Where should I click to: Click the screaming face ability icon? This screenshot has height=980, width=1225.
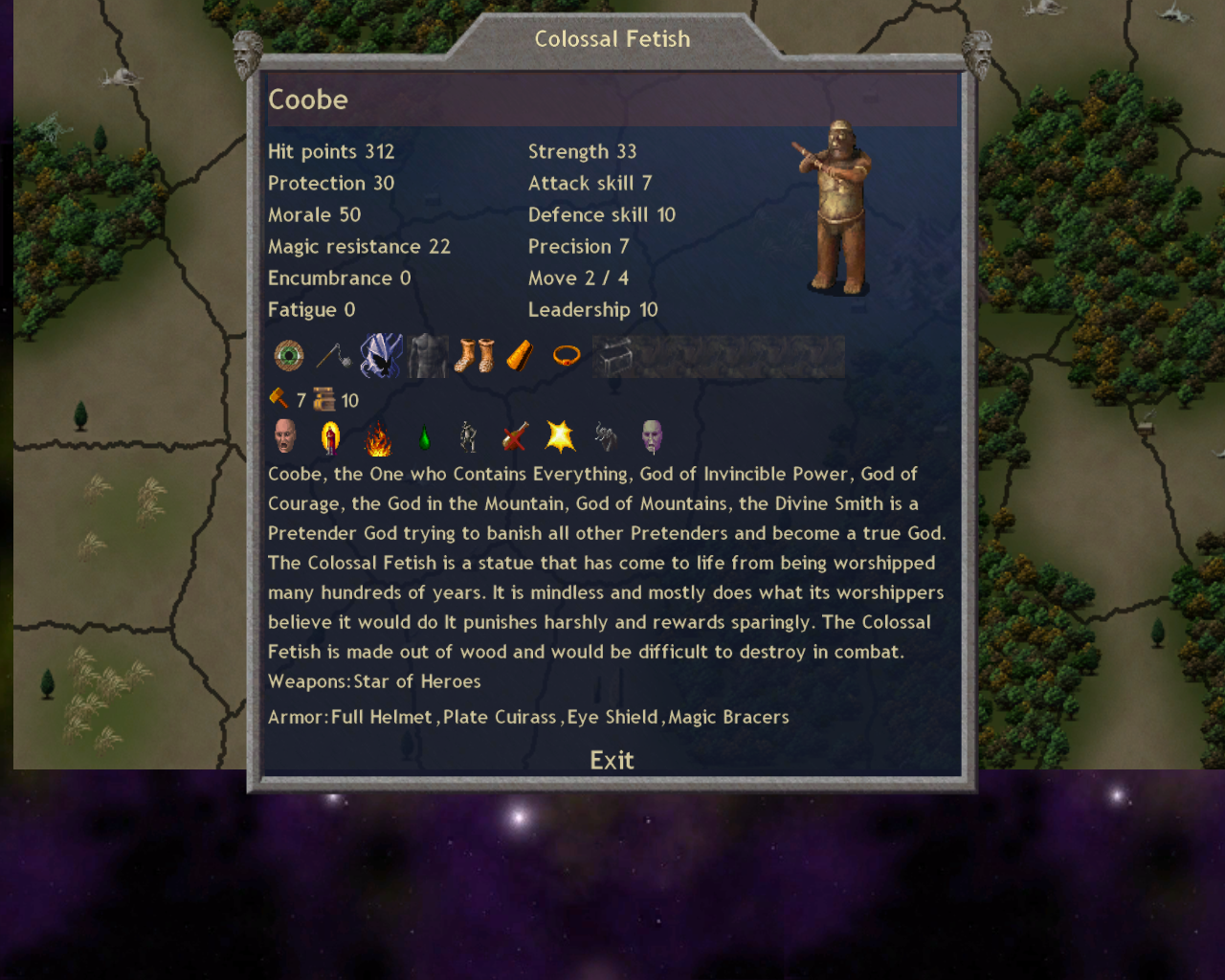[x=285, y=436]
